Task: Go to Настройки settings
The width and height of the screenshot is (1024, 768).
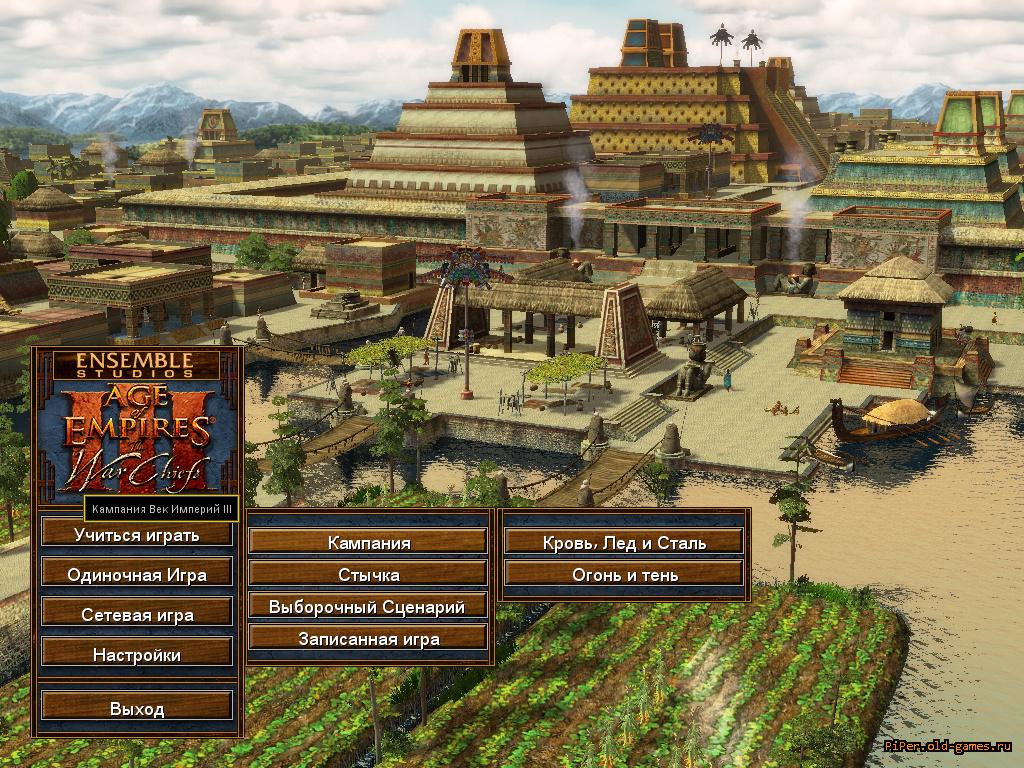Action: point(137,655)
